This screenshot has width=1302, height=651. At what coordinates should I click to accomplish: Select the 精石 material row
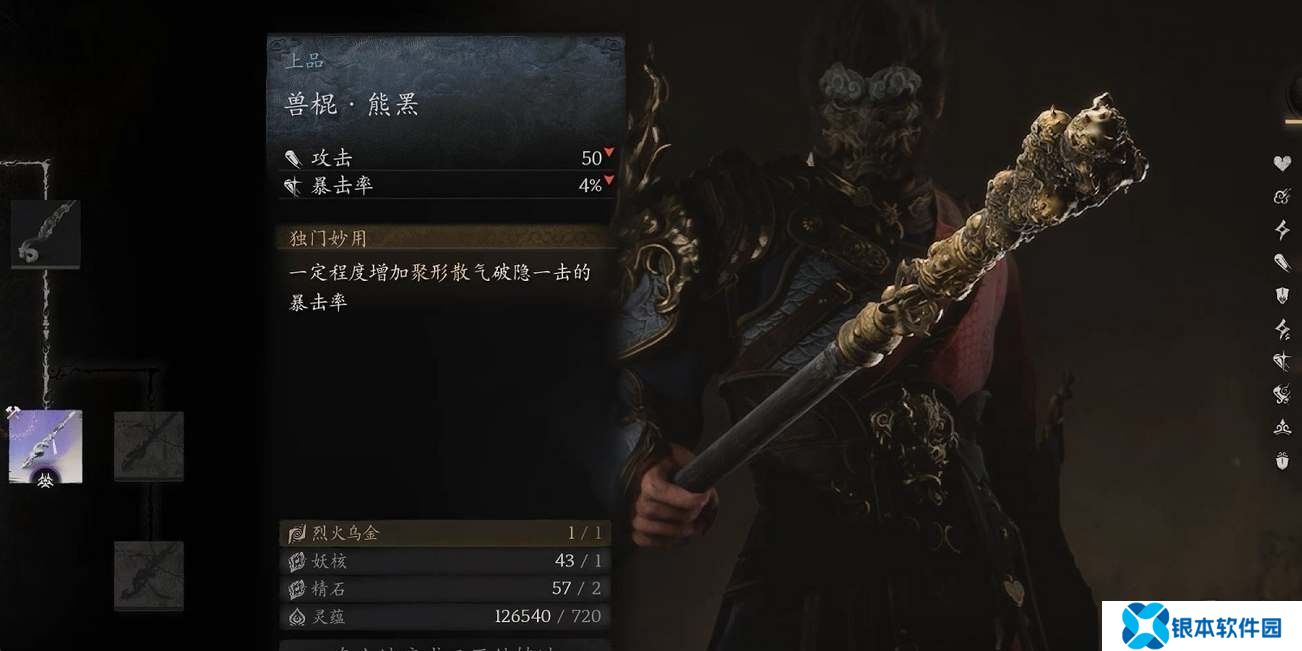444,588
